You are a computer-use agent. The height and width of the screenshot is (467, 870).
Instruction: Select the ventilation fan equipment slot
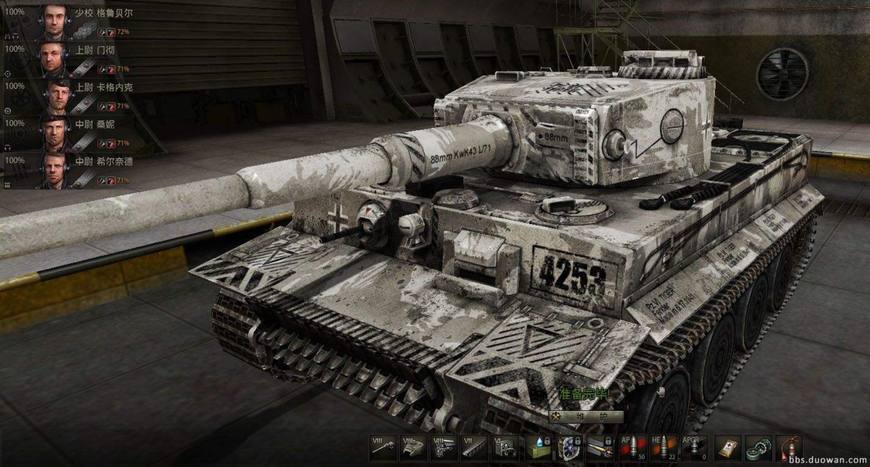tap(570, 447)
